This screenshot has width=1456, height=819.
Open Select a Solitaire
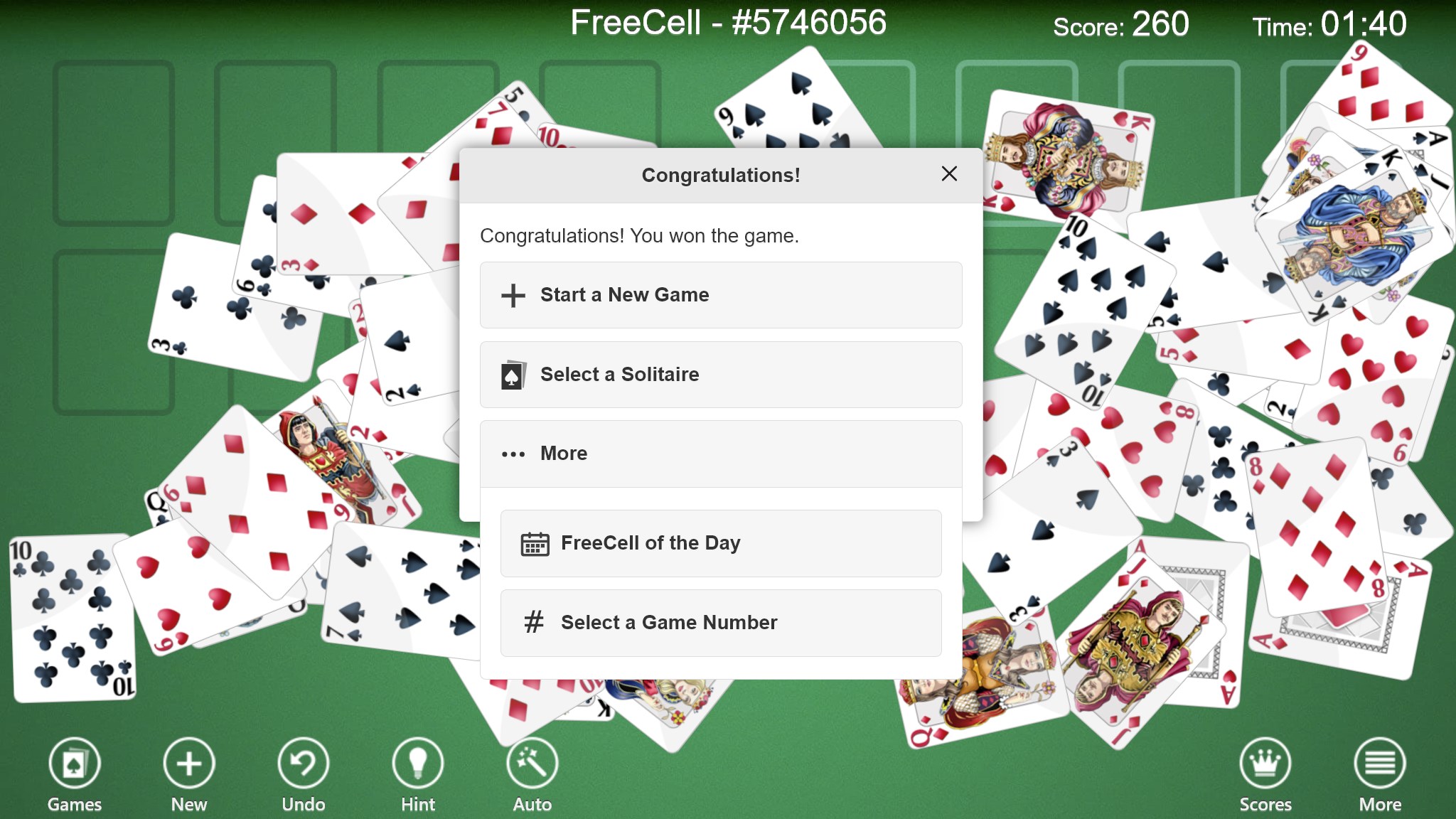pyautogui.click(x=720, y=374)
